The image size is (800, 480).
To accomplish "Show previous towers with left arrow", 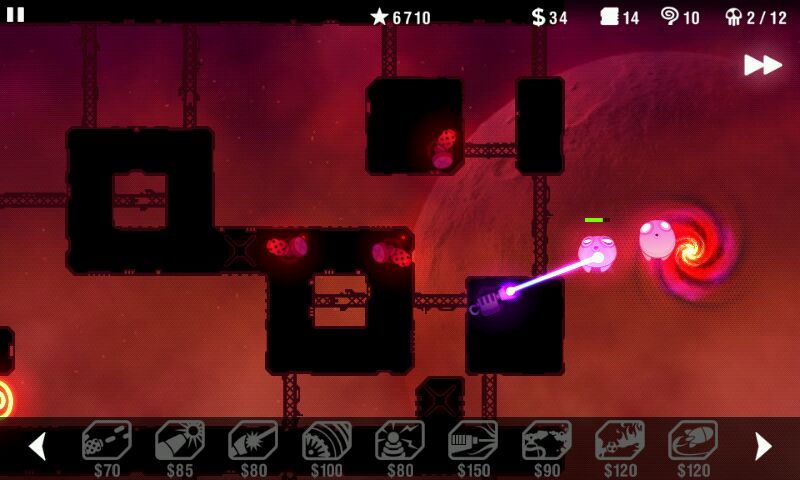I will point(37,446).
